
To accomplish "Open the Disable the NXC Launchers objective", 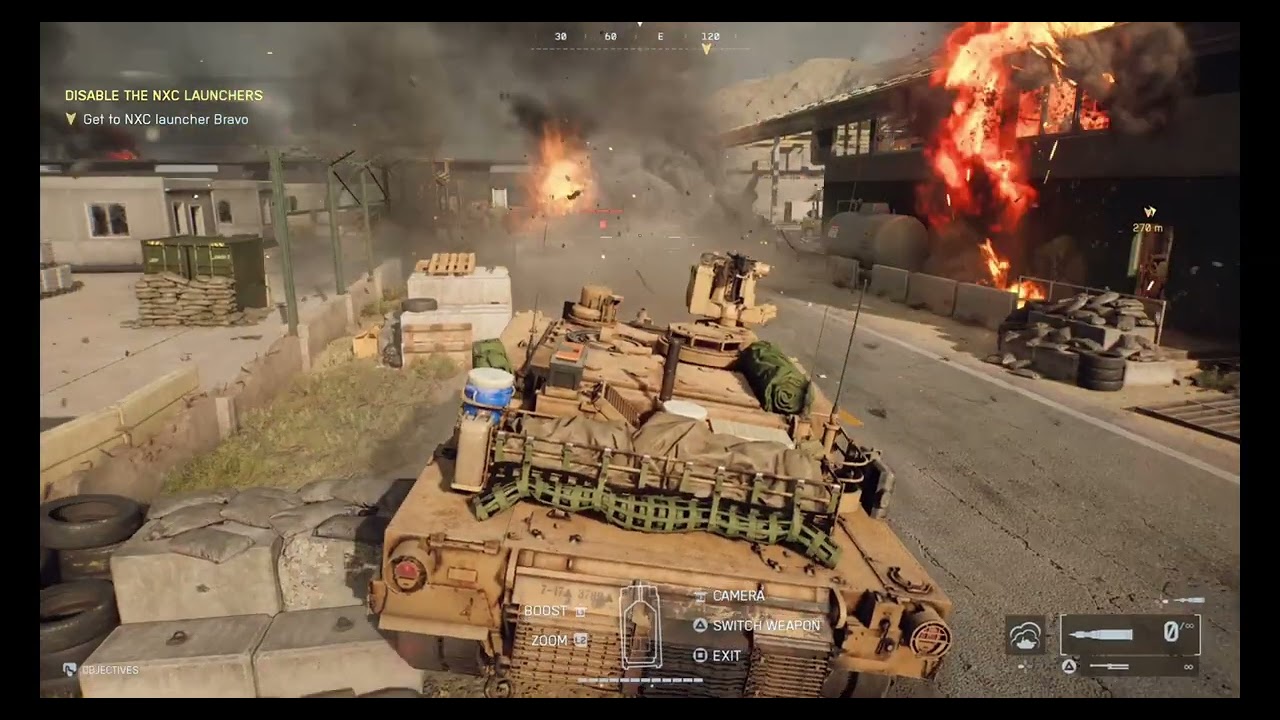I will (x=164, y=96).
